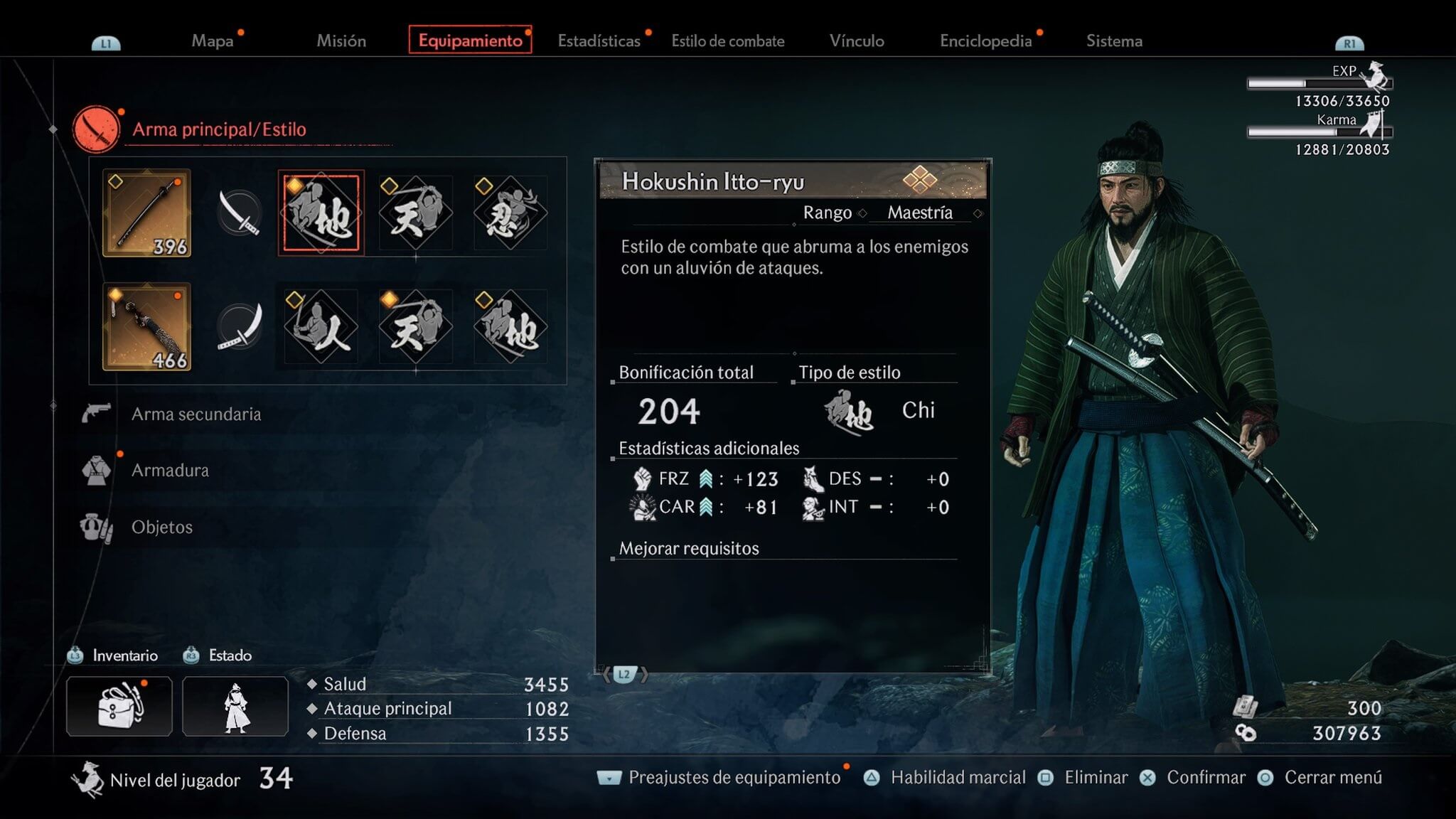The width and height of the screenshot is (1456, 819).
Task: Pick the Ten style icon in the top row
Action: coord(415,213)
